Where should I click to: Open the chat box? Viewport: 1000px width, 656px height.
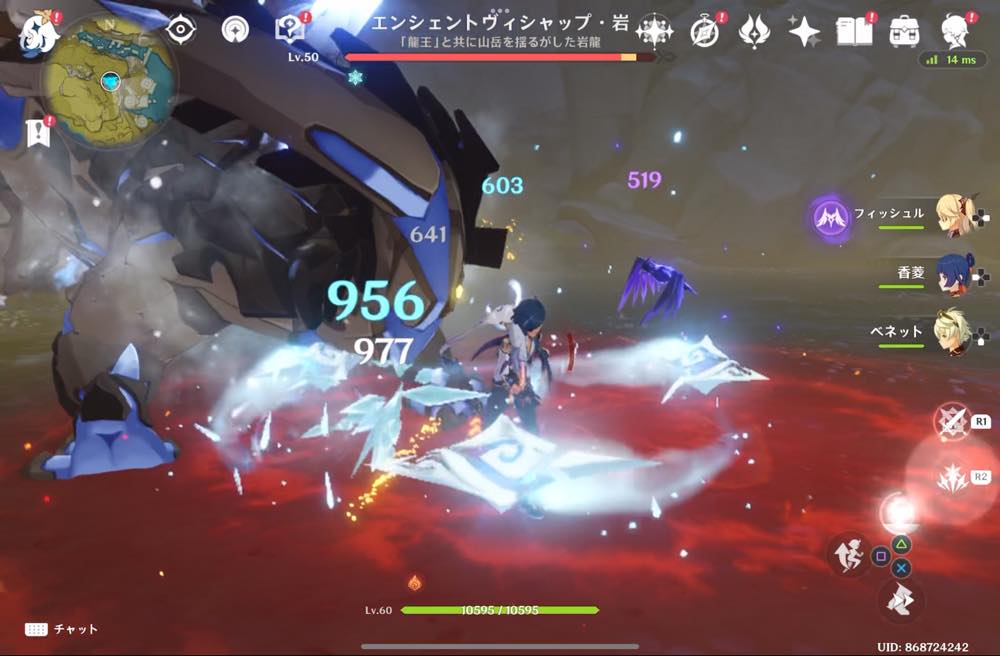click(62, 629)
